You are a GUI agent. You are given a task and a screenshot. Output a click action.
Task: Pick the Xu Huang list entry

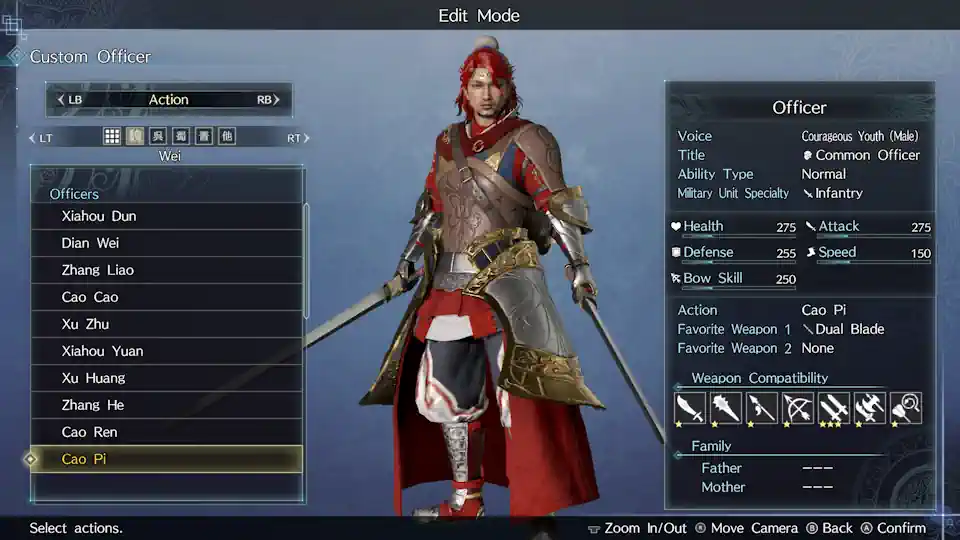coord(166,378)
